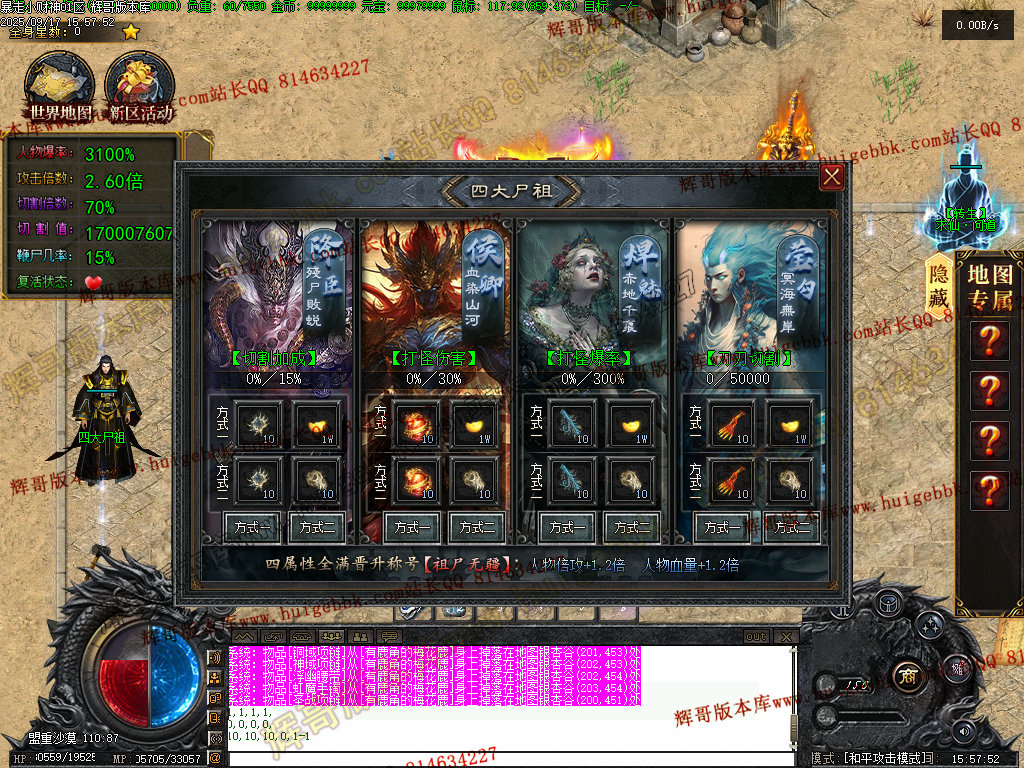1024x768 pixels.
Task: Choose 方式二 under 打怪爆率
Action: point(633,527)
